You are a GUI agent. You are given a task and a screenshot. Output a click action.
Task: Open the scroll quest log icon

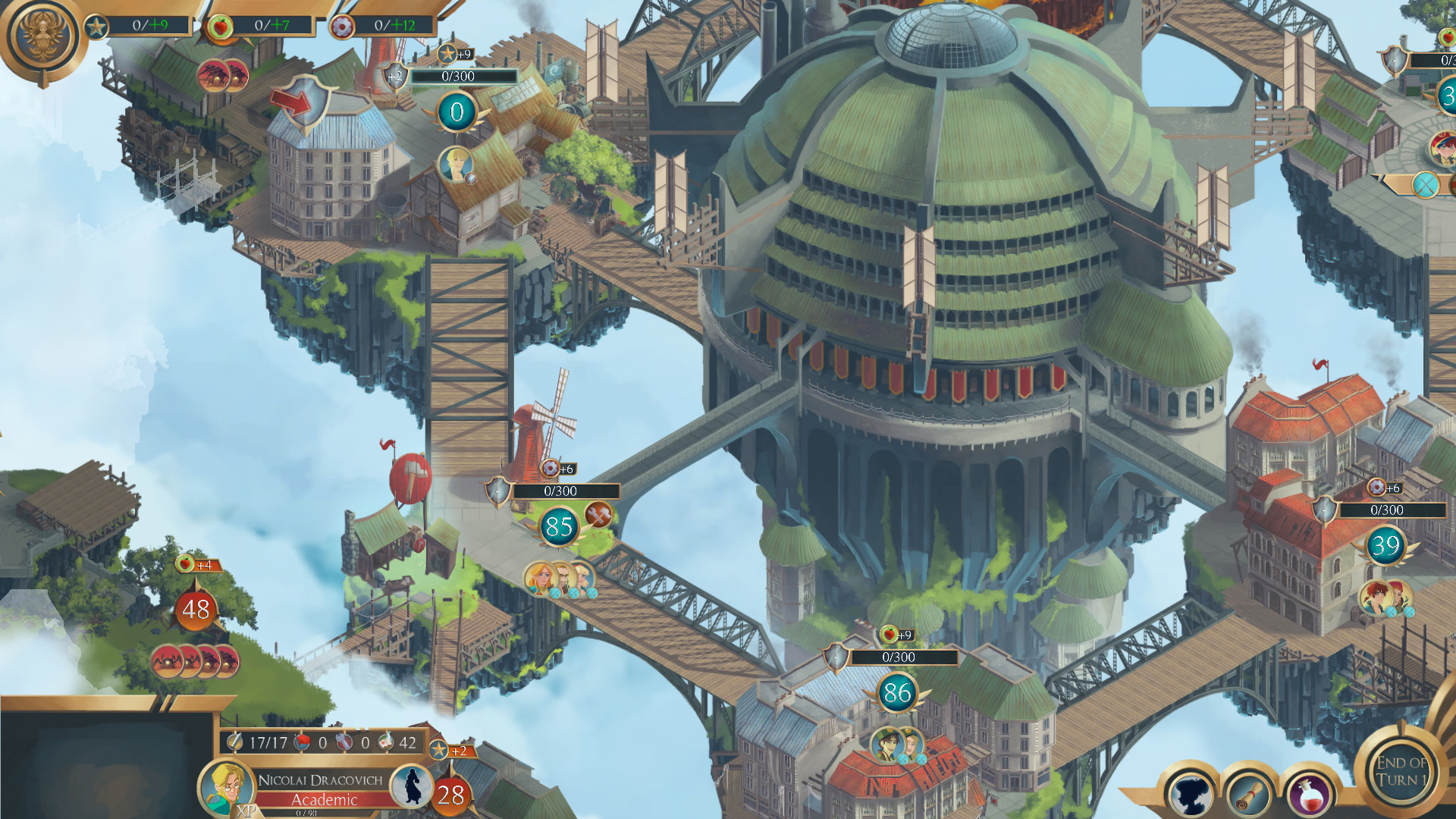pos(1250,793)
